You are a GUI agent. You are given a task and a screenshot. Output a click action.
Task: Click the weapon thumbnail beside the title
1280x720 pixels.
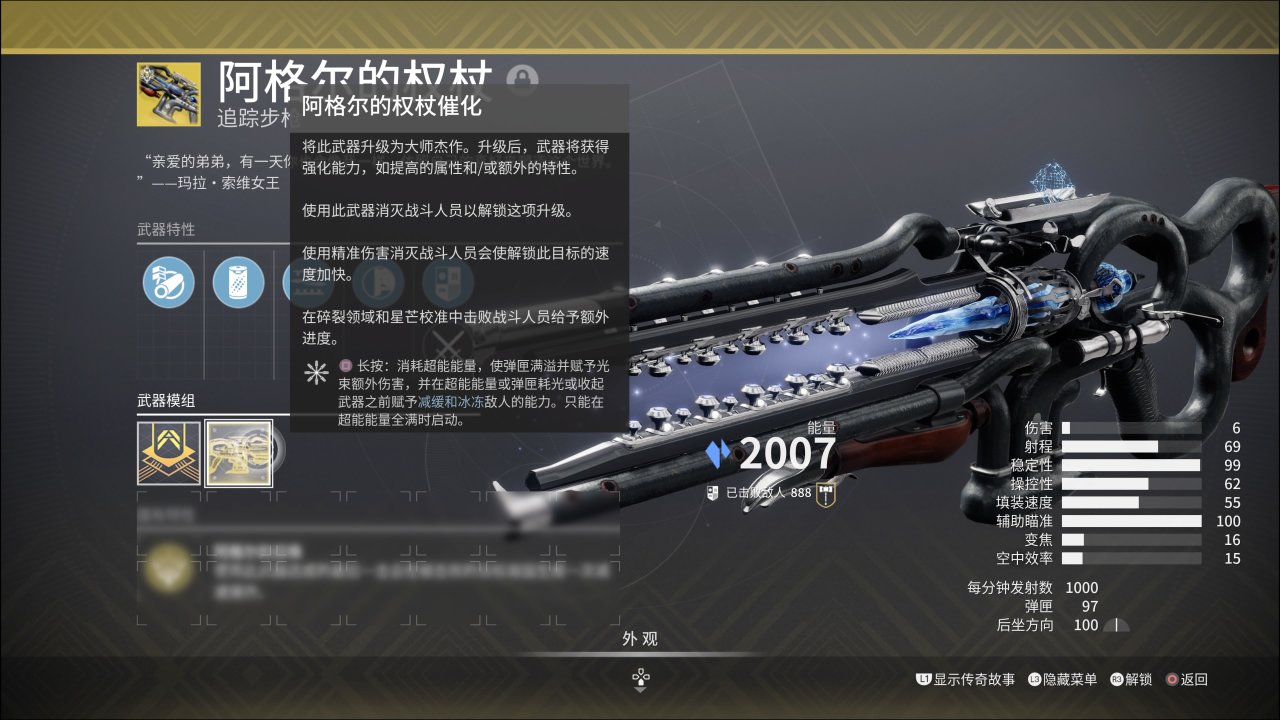[x=169, y=94]
